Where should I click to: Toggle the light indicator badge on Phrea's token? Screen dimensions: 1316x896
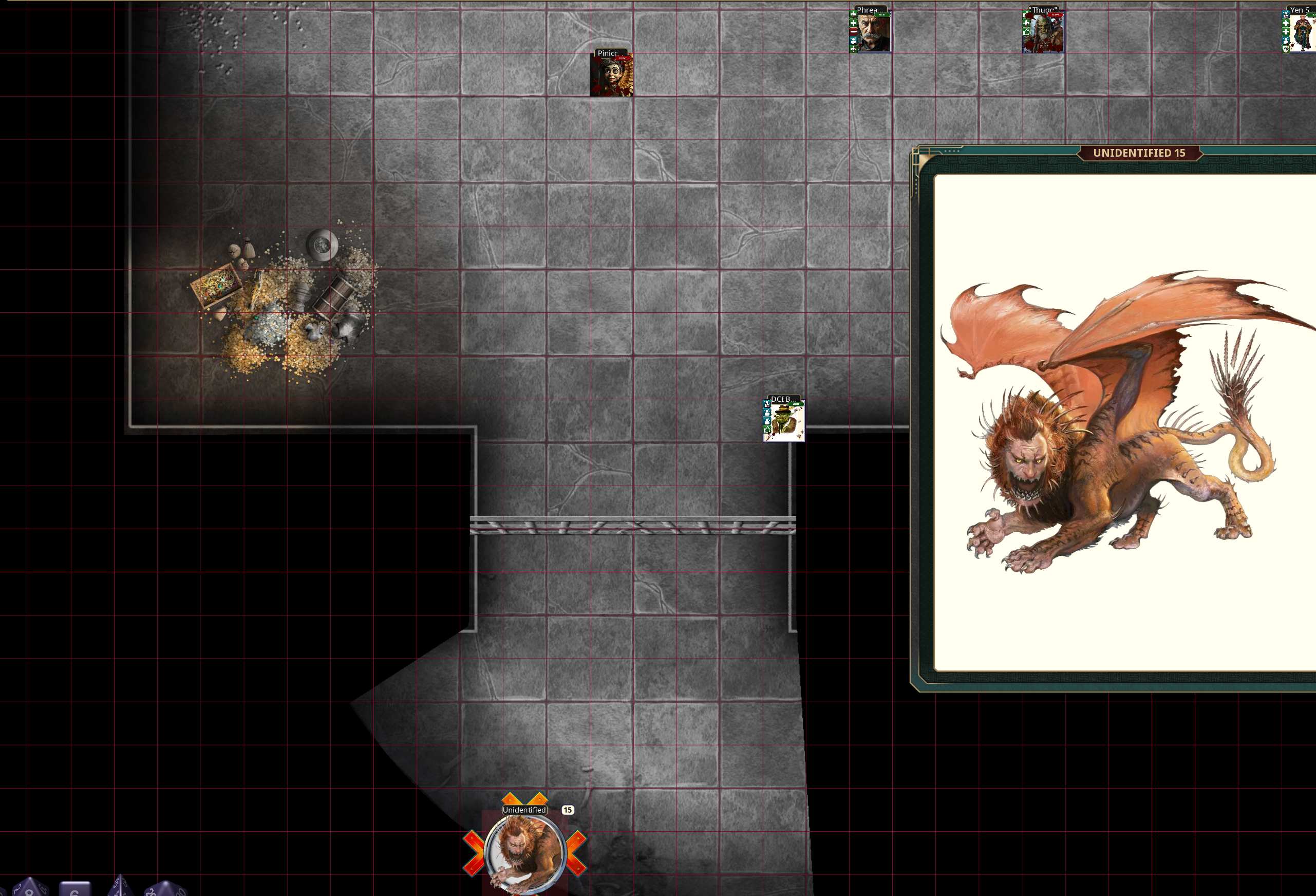[882, 15]
